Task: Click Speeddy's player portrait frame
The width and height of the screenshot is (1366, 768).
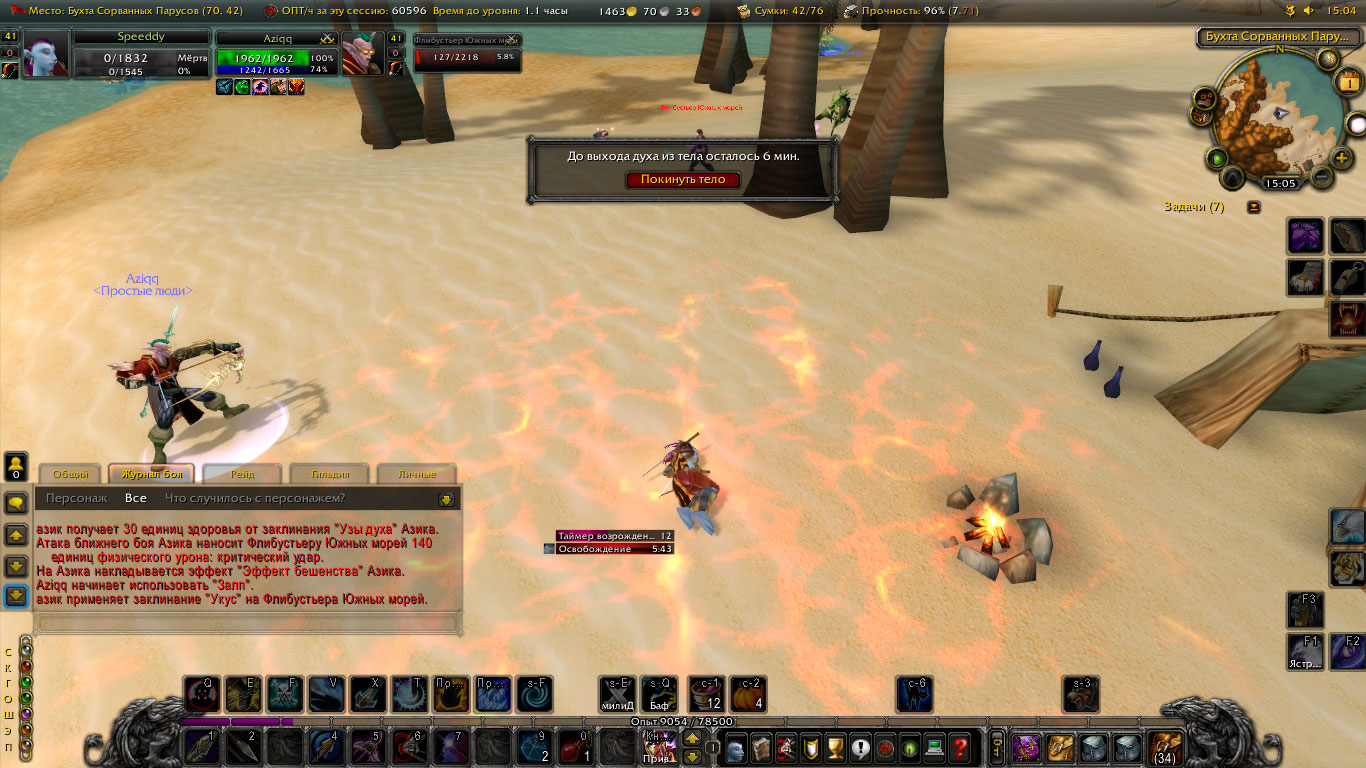Action: point(46,53)
